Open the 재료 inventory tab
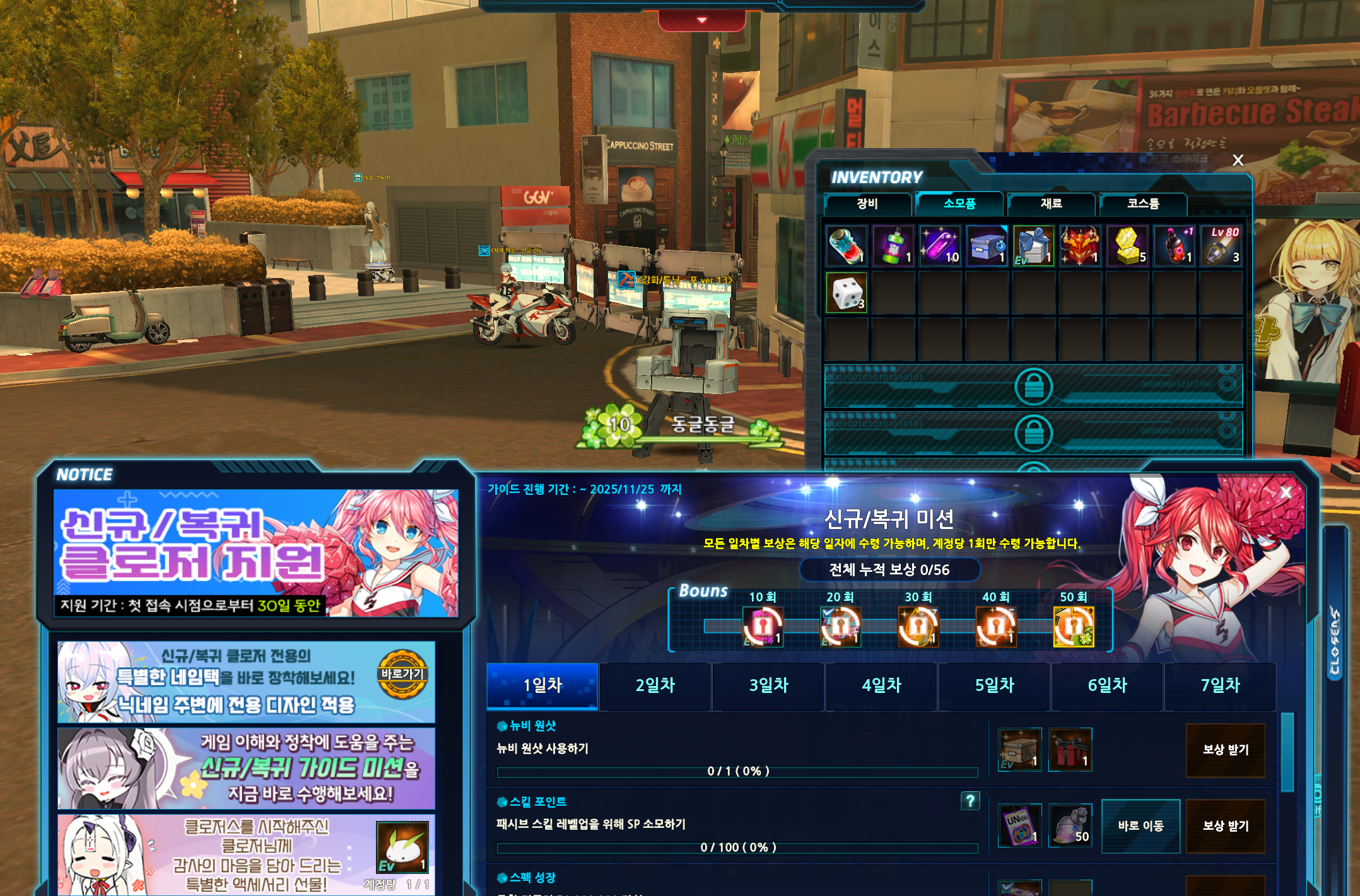 tap(1051, 204)
